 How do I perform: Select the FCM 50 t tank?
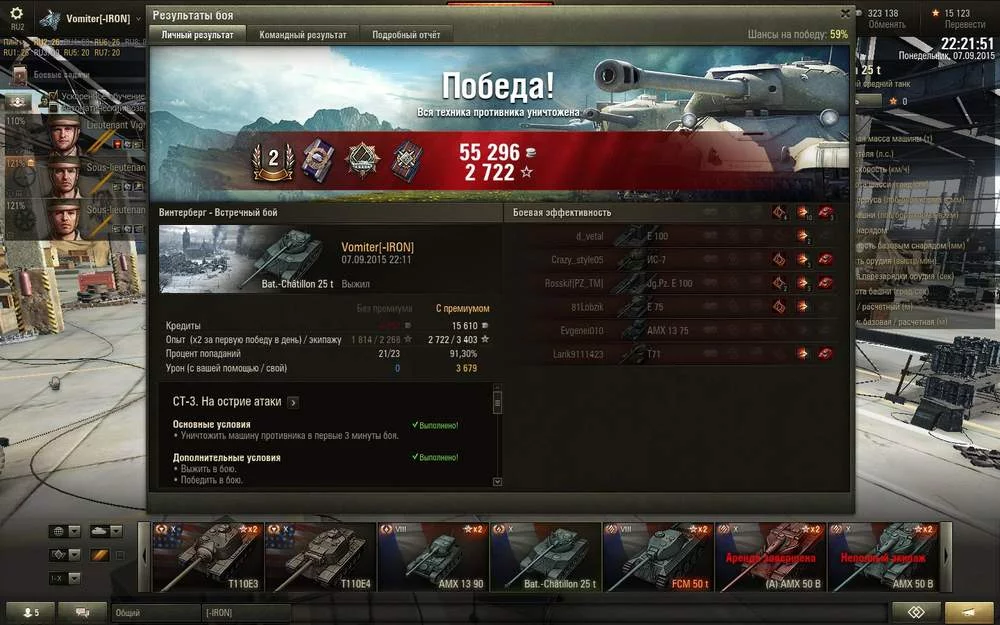coord(658,557)
